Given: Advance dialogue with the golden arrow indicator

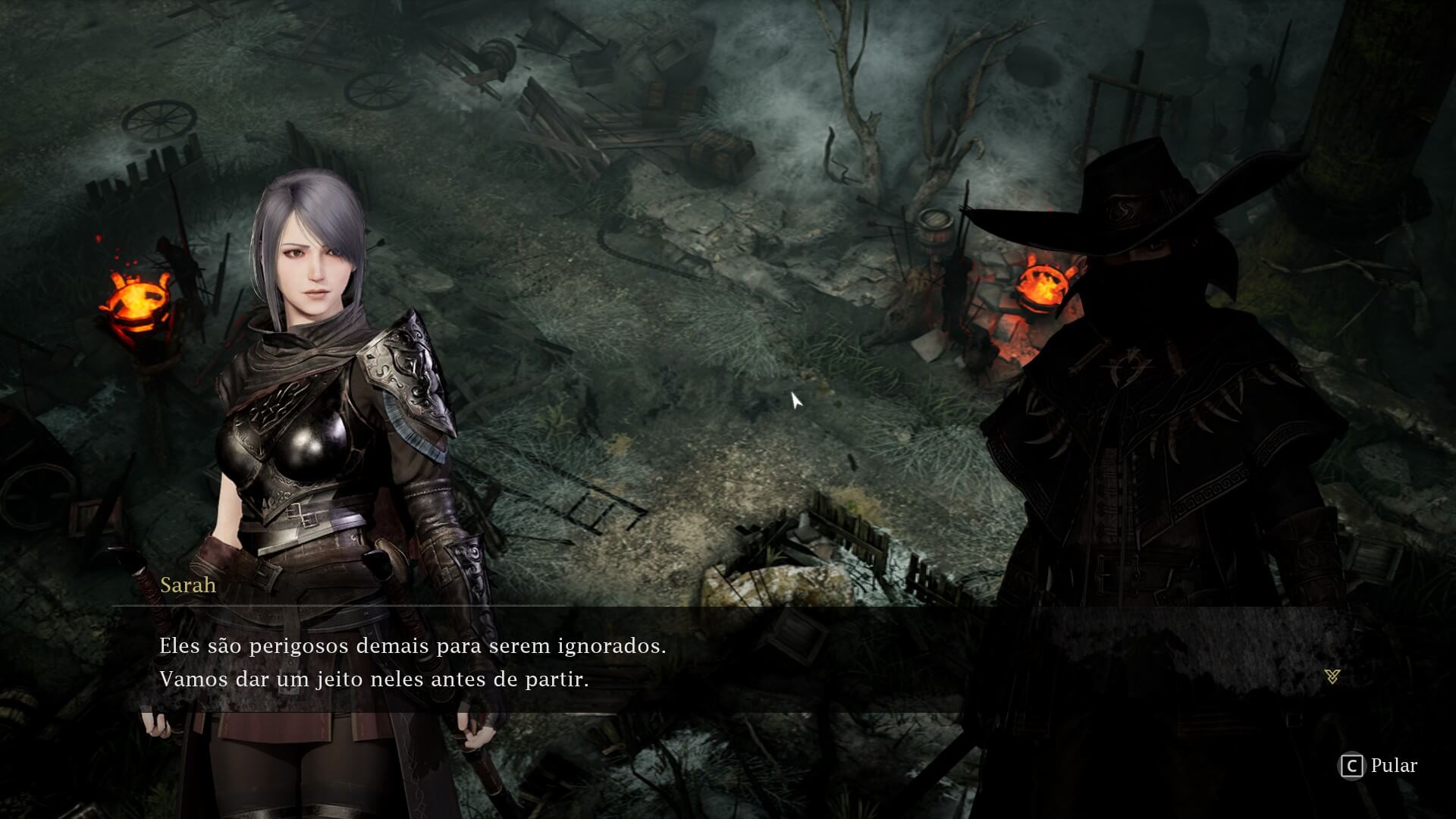Looking at the screenshot, I should [1332, 676].
